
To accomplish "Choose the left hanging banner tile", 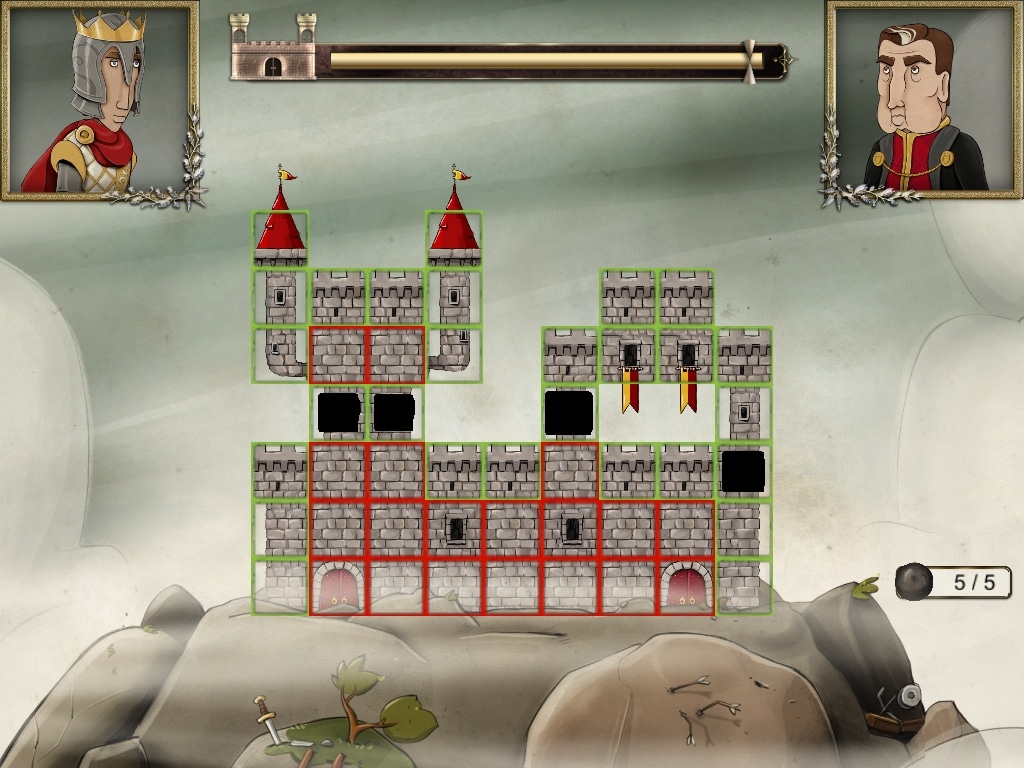I will coord(629,356).
